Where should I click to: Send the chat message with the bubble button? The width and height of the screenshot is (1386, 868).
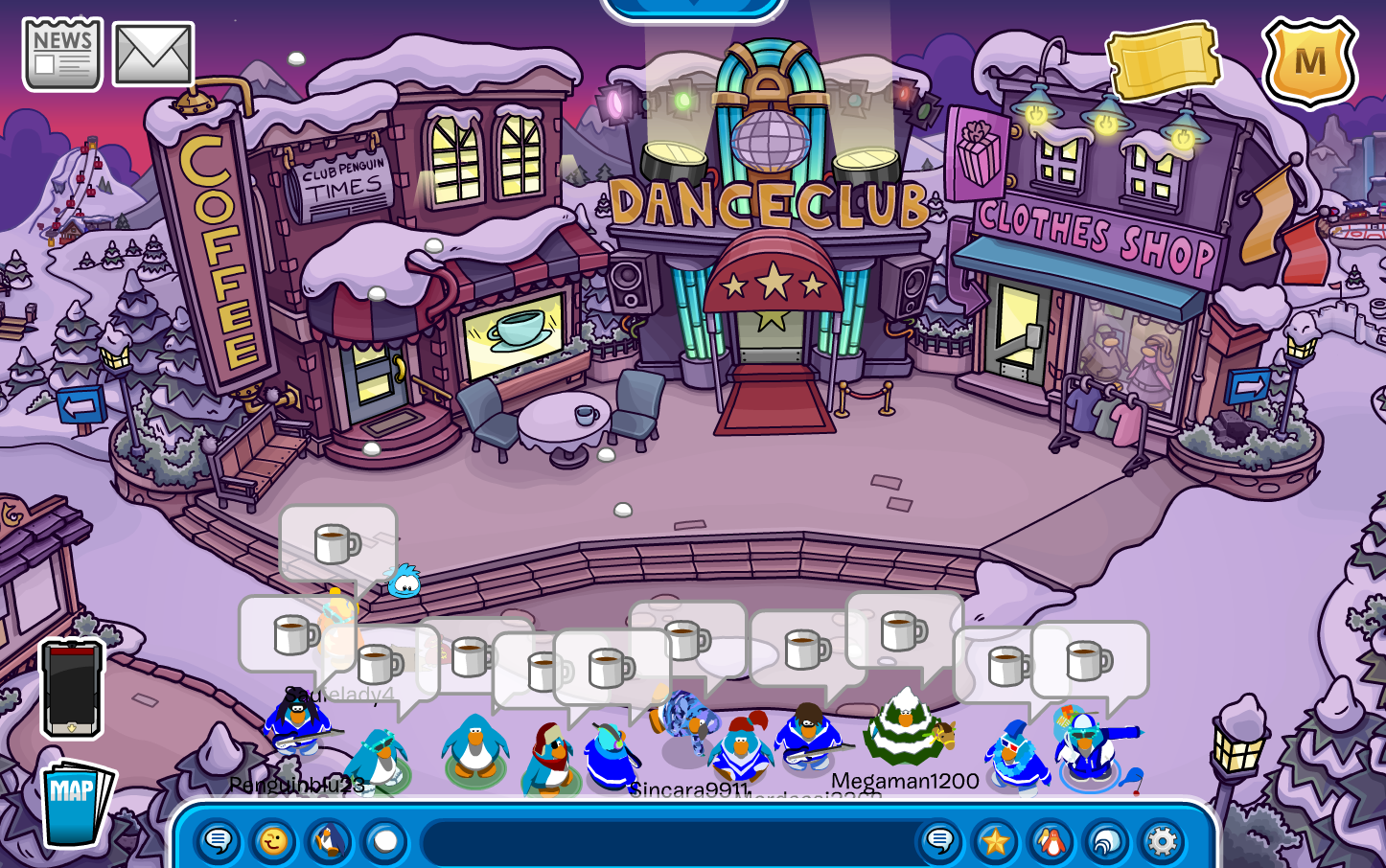[939, 842]
